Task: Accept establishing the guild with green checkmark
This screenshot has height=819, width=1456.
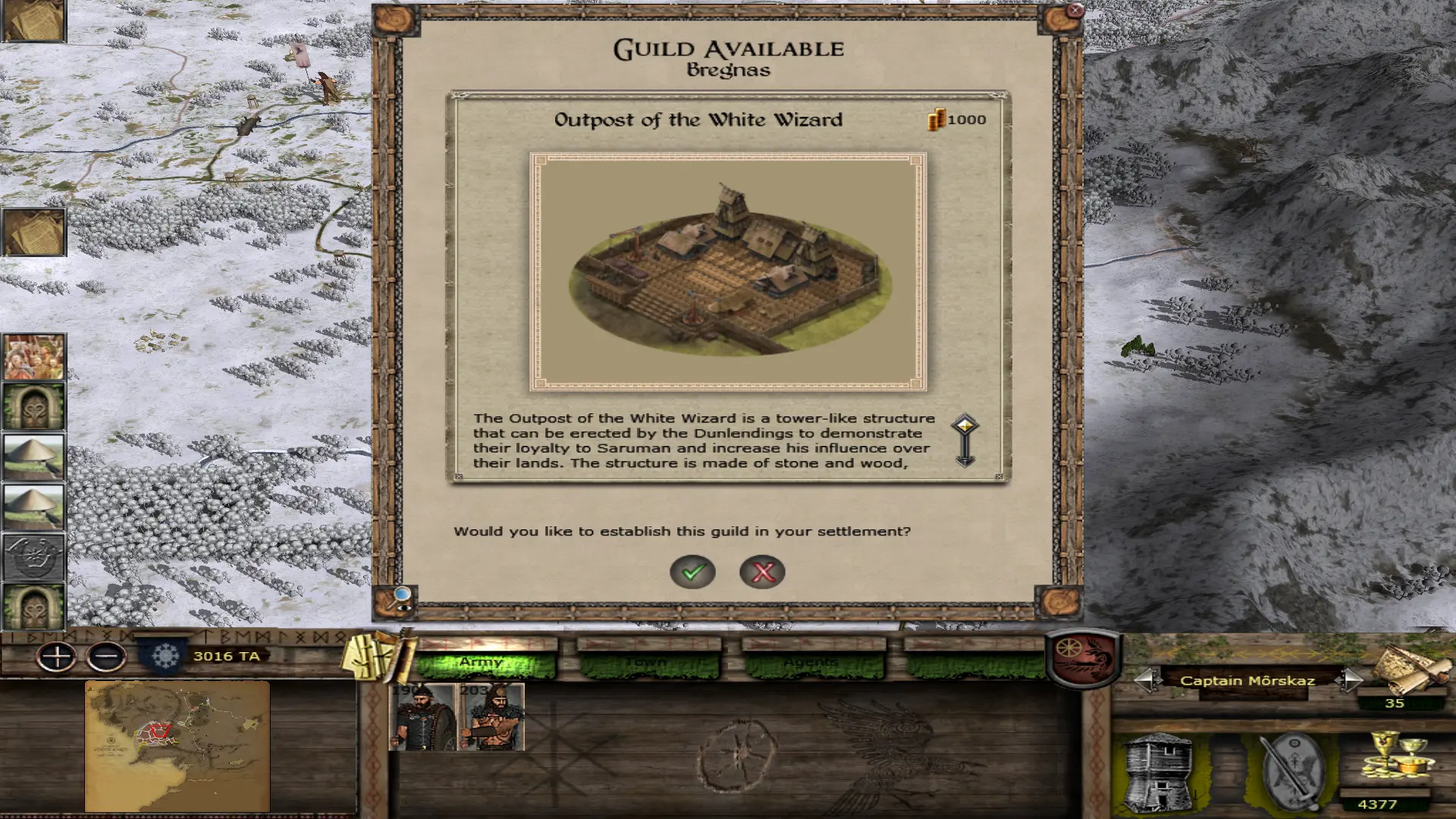Action: [692, 572]
